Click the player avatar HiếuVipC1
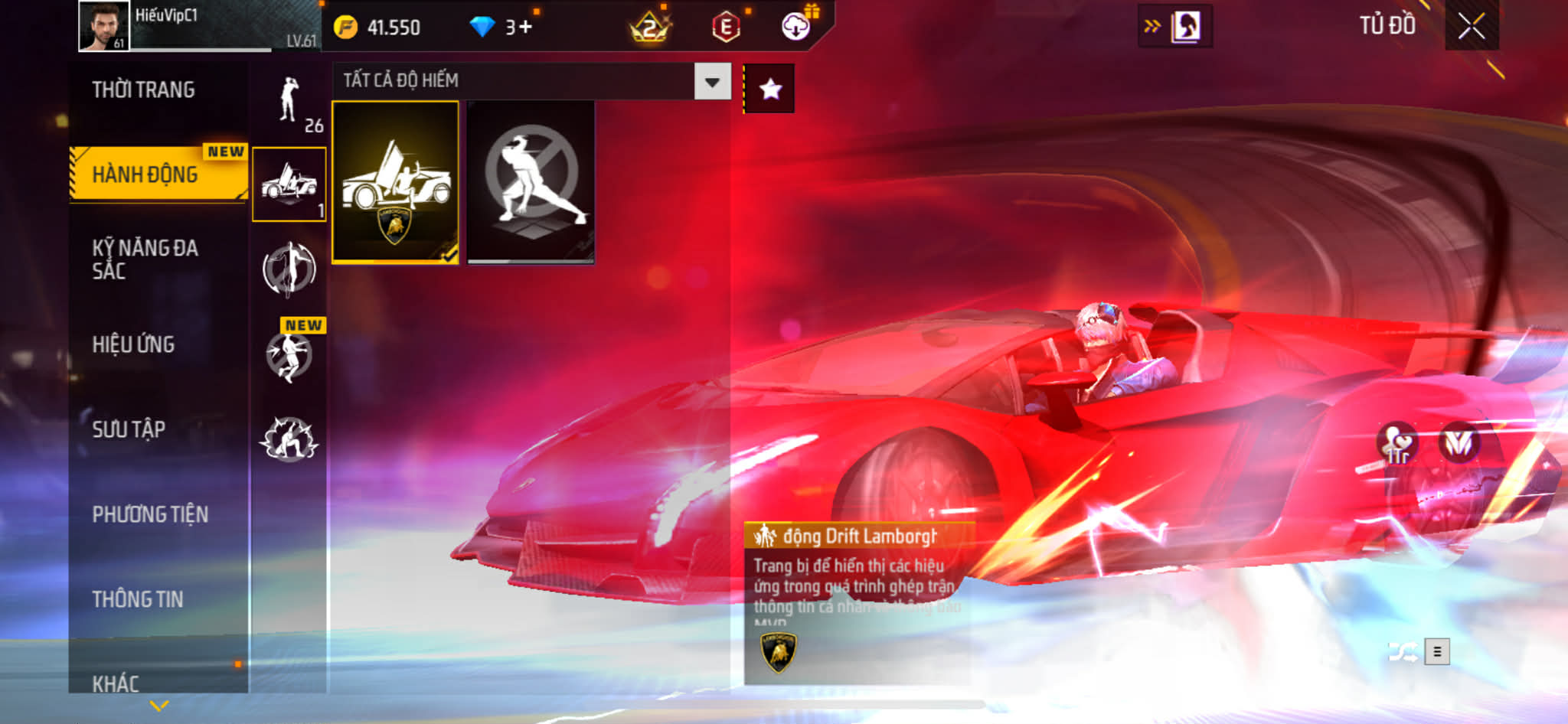 coord(103,26)
